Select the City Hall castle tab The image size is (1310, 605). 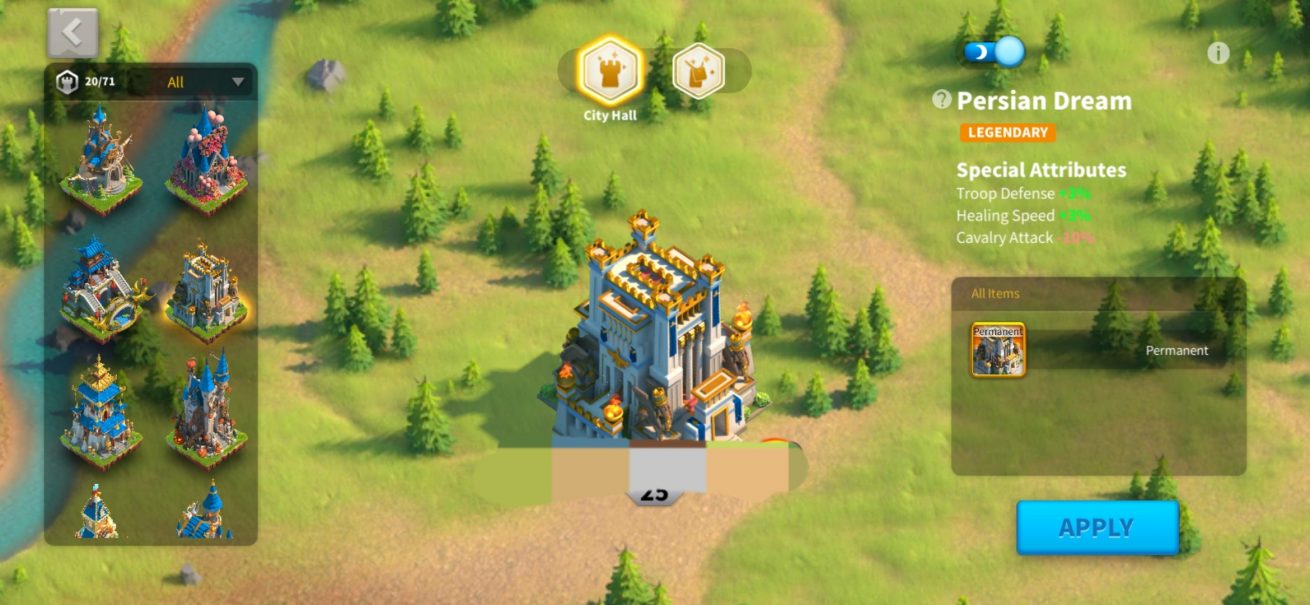[609, 70]
